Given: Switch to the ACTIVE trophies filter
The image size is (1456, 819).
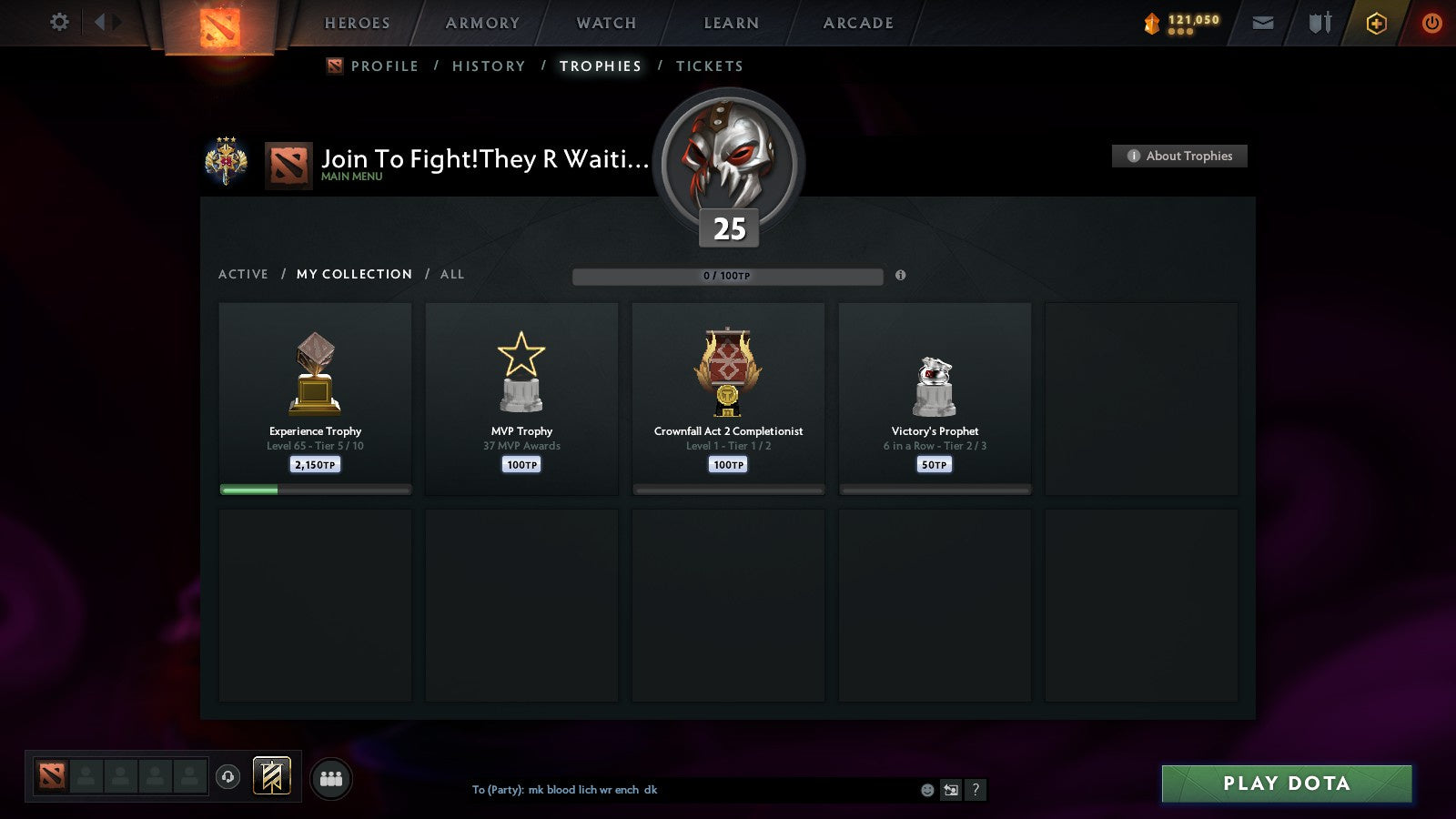Looking at the screenshot, I should click(x=244, y=274).
